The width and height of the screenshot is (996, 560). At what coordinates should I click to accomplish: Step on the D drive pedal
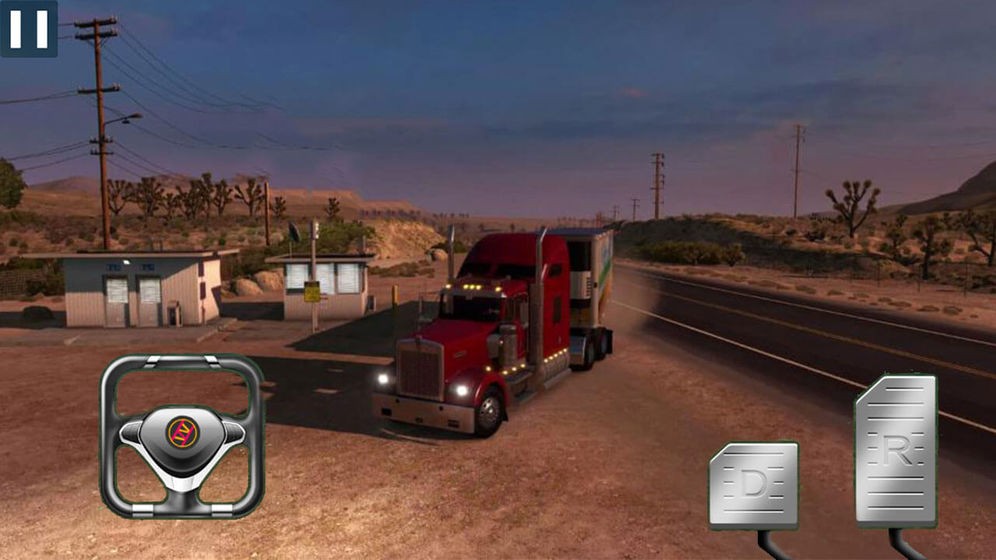coord(753,485)
